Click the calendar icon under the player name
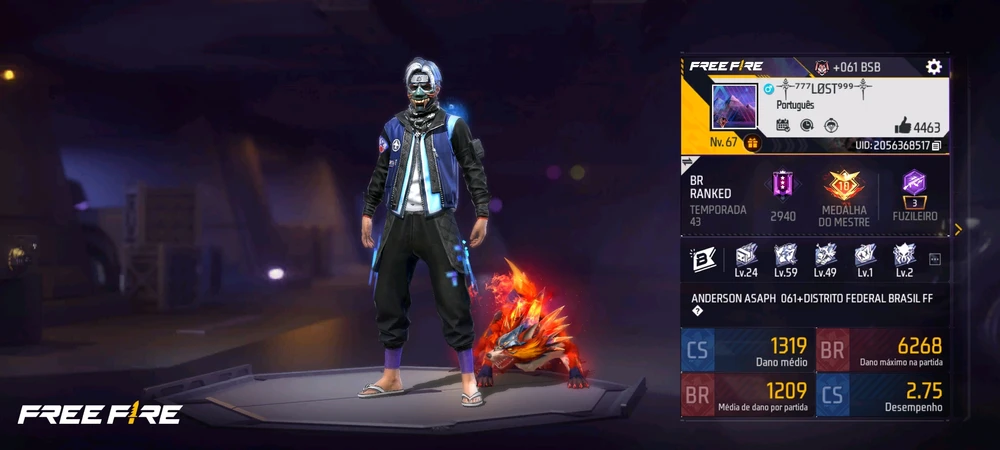The height and width of the screenshot is (450, 1000). tap(782, 125)
